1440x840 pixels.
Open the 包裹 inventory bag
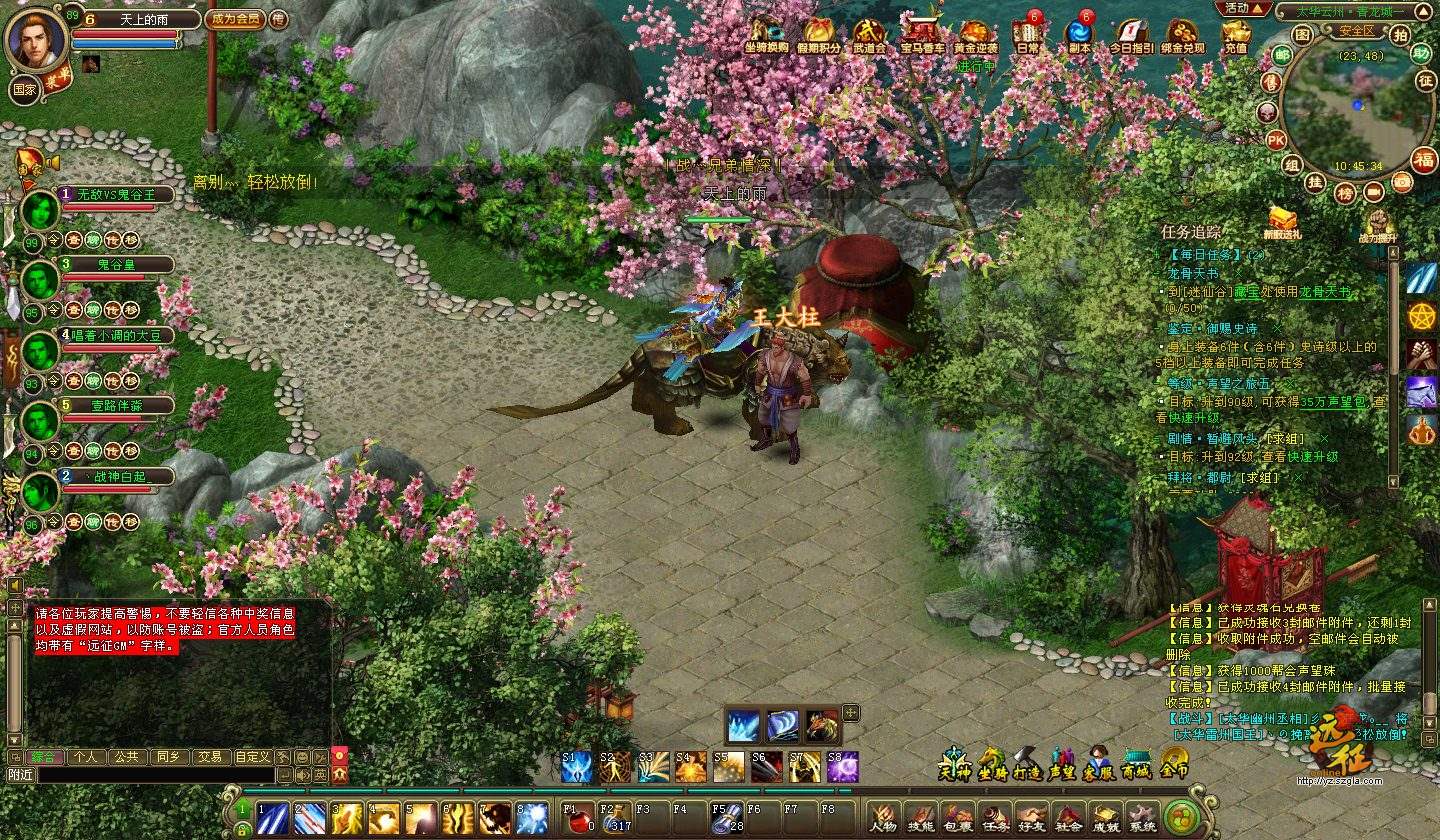[x=957, y=818]
